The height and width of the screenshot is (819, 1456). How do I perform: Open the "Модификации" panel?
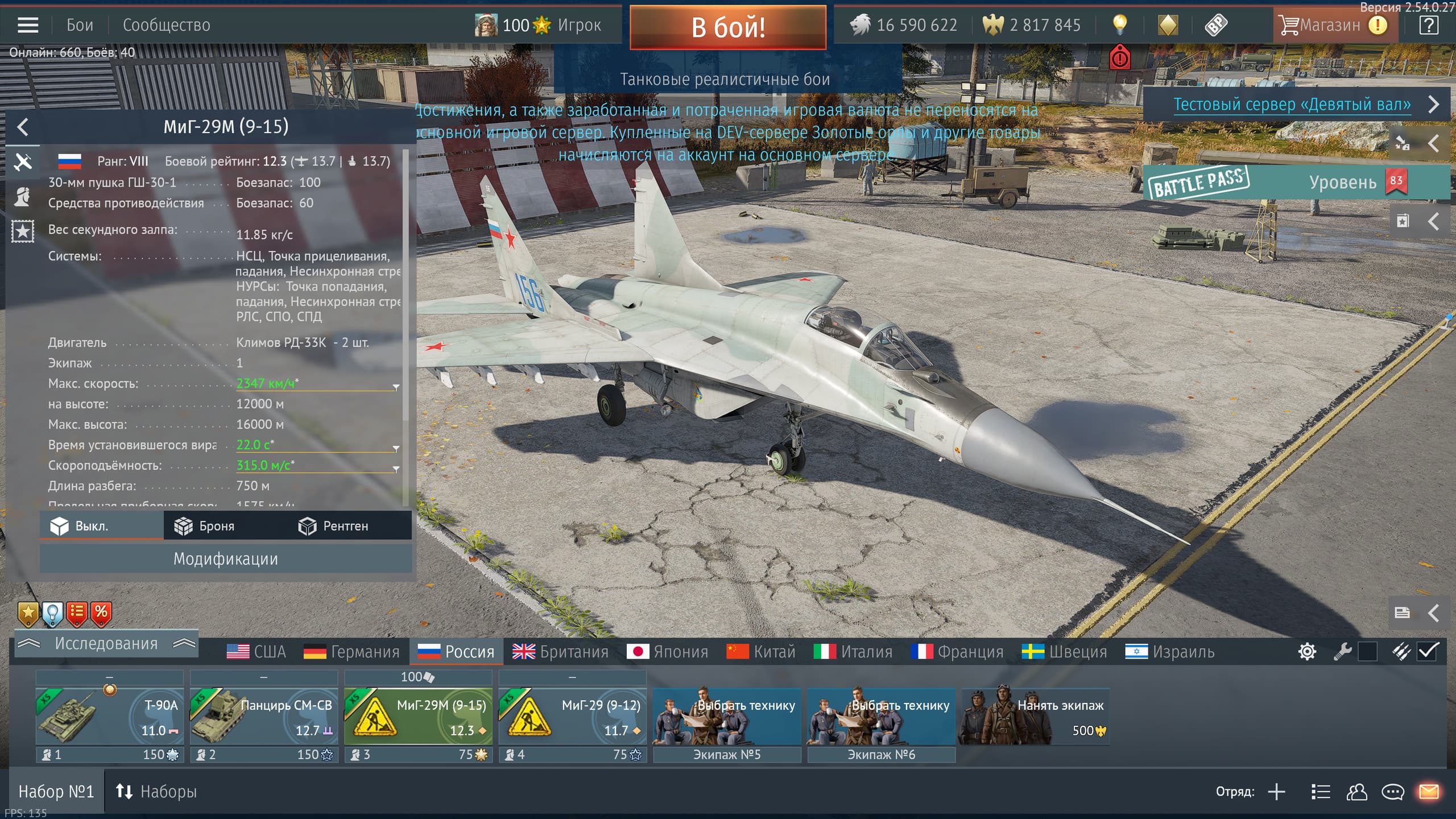pyautogui.click(x=226, y=559)
